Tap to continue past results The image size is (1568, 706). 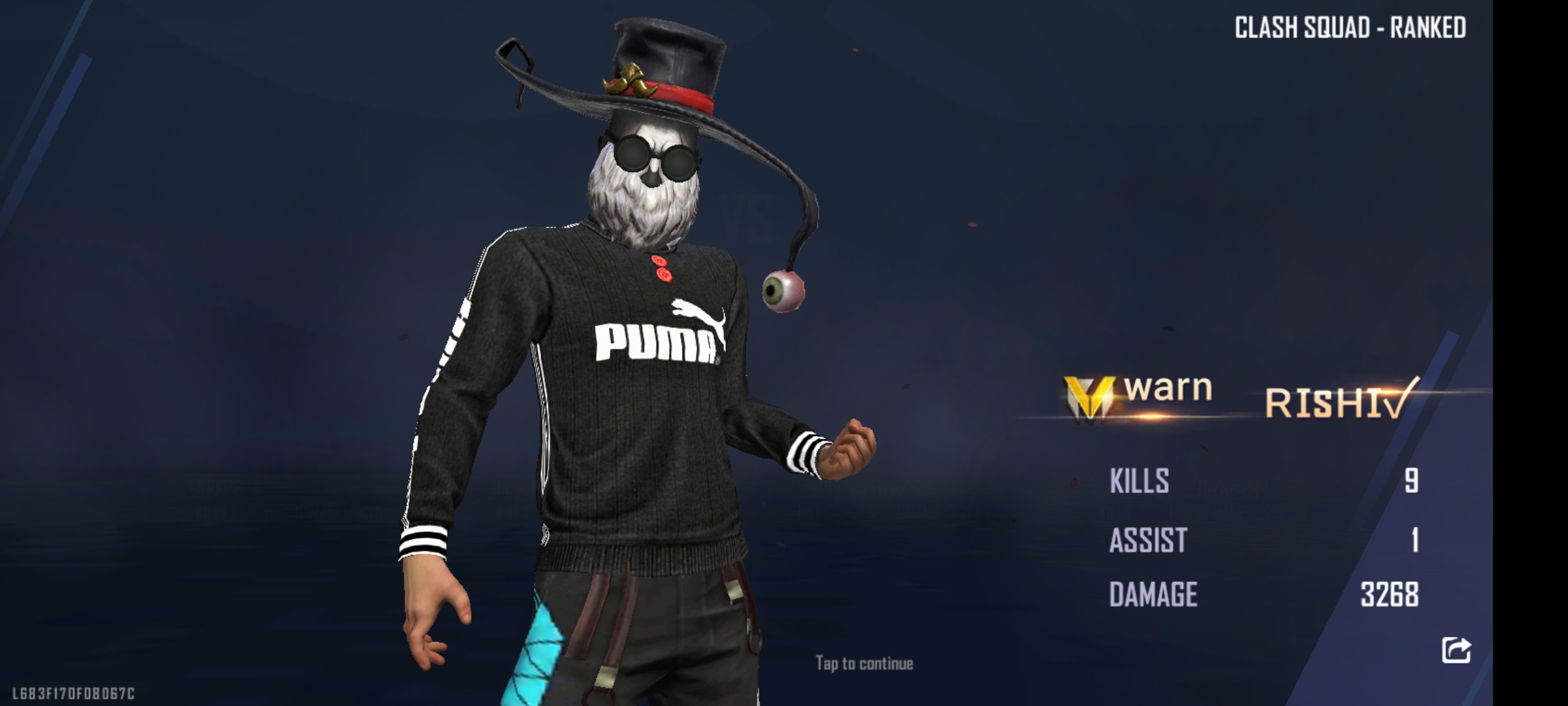[864, 664]
